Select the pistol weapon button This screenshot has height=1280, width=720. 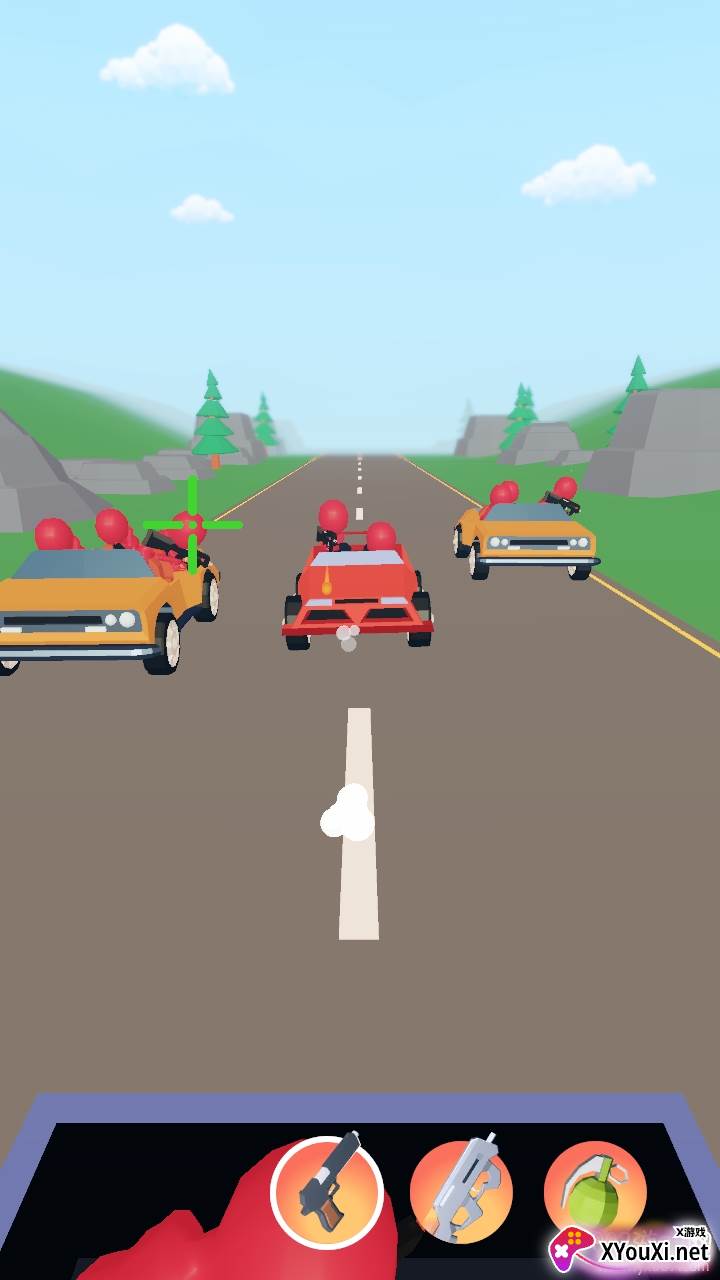327,1190
